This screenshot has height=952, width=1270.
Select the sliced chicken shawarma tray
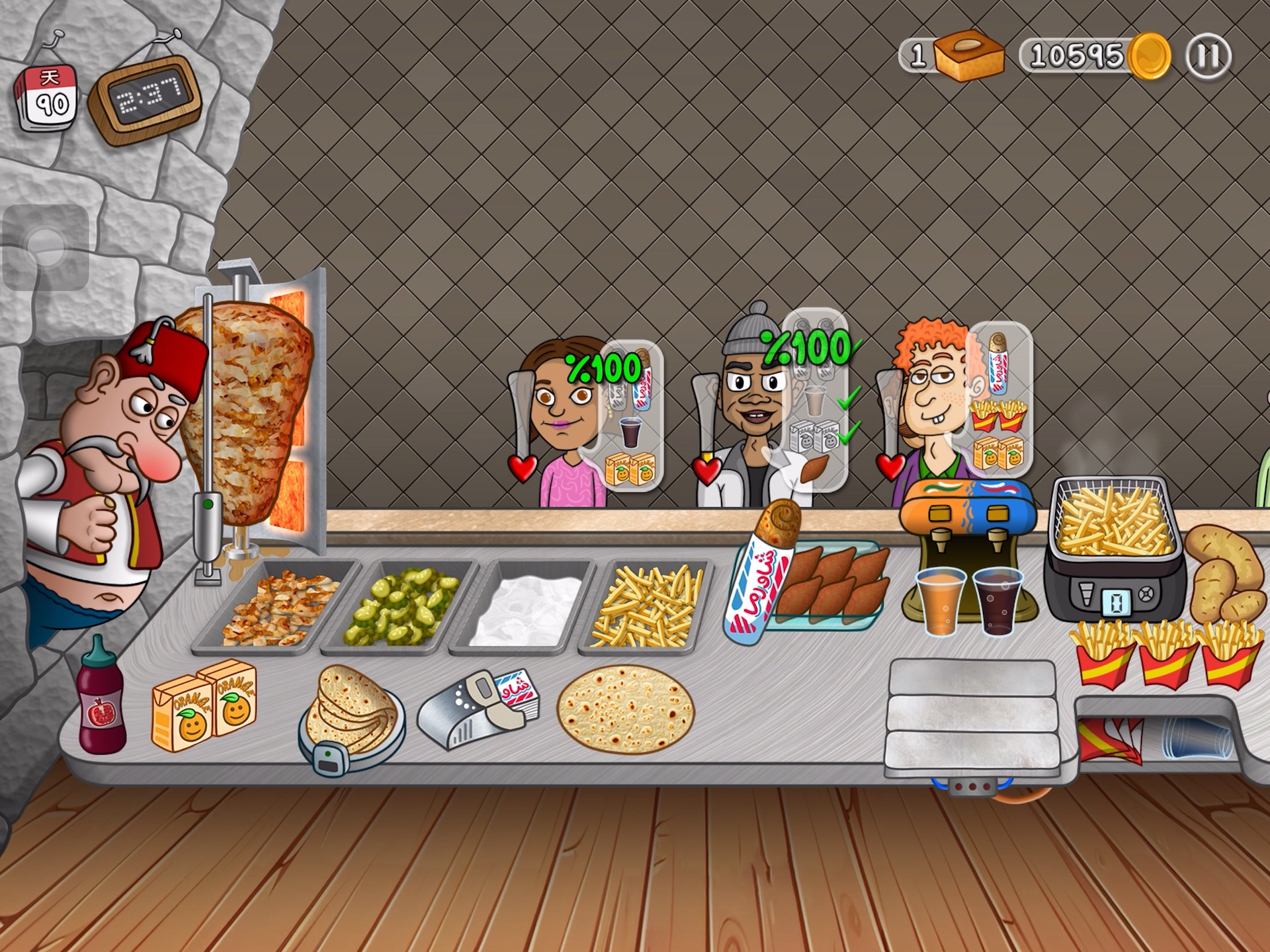coord(278,607)
